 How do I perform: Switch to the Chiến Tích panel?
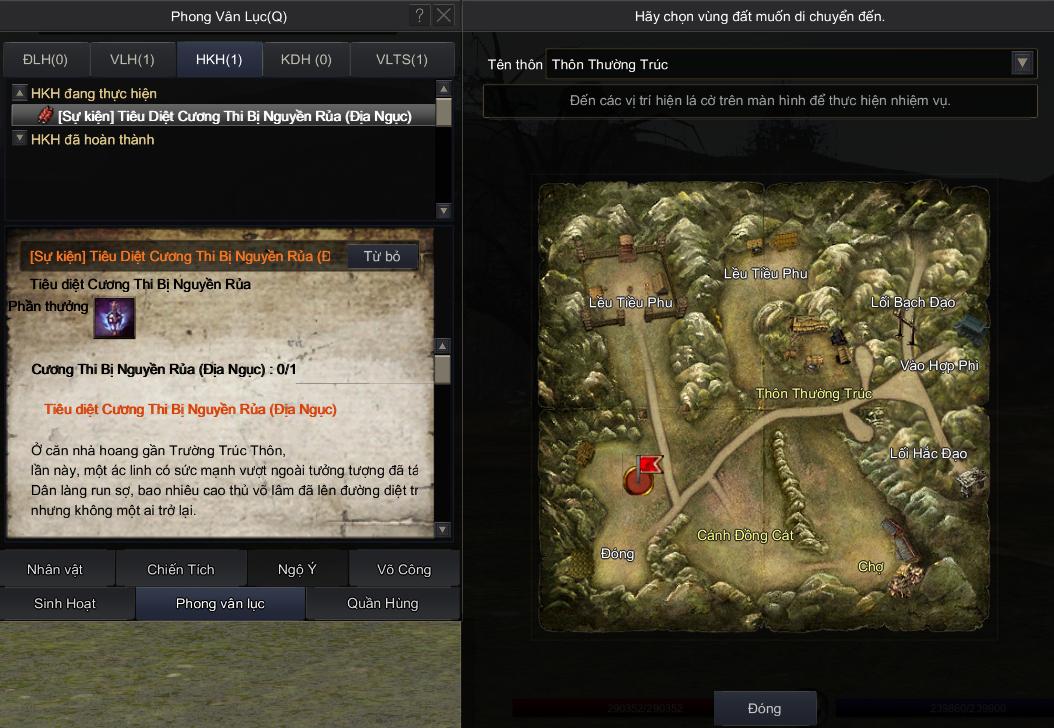click(x=181, y=569)
